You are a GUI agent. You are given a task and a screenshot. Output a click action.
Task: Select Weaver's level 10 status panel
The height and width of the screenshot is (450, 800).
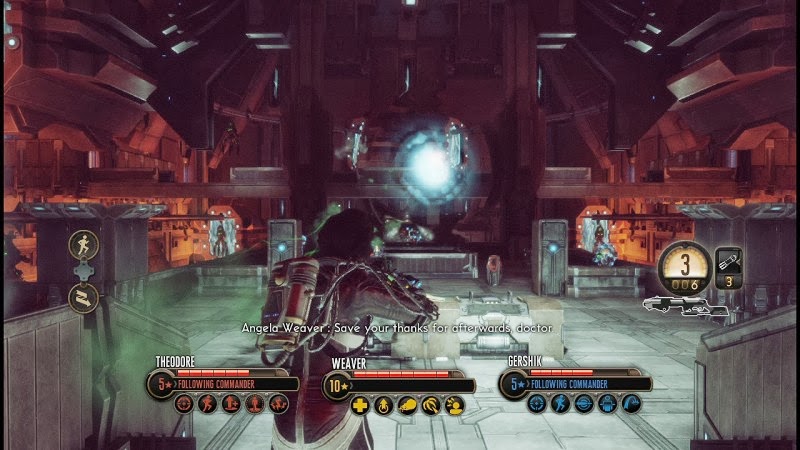[400, 383]
